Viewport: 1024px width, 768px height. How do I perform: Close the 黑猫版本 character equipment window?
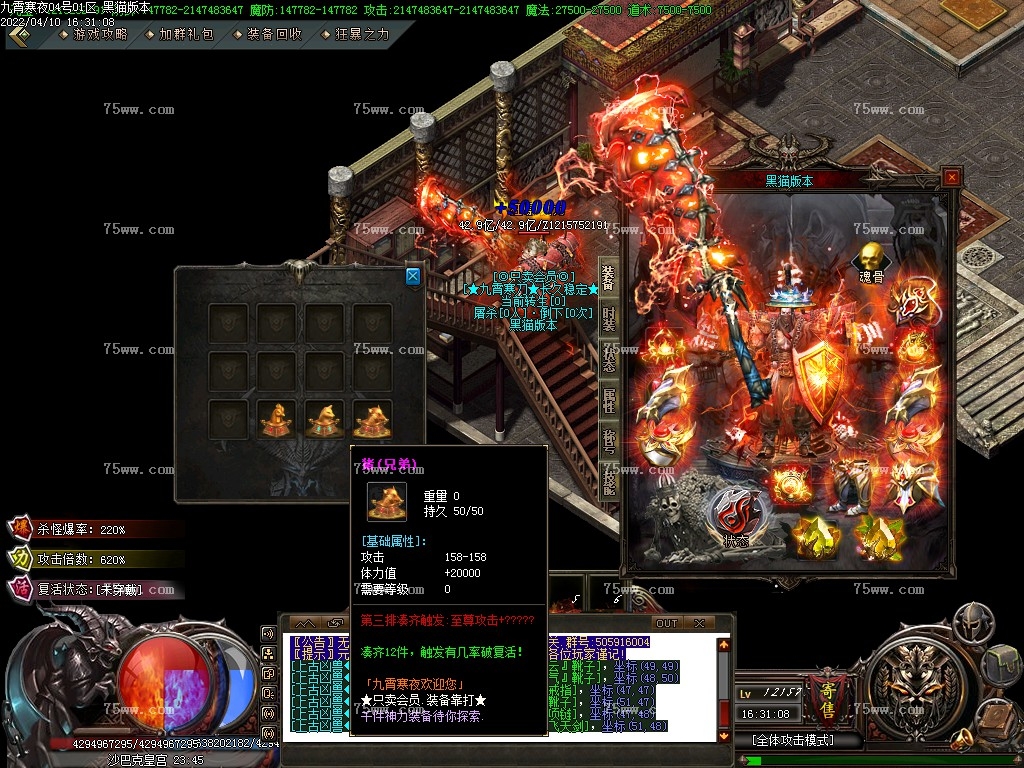951,177
